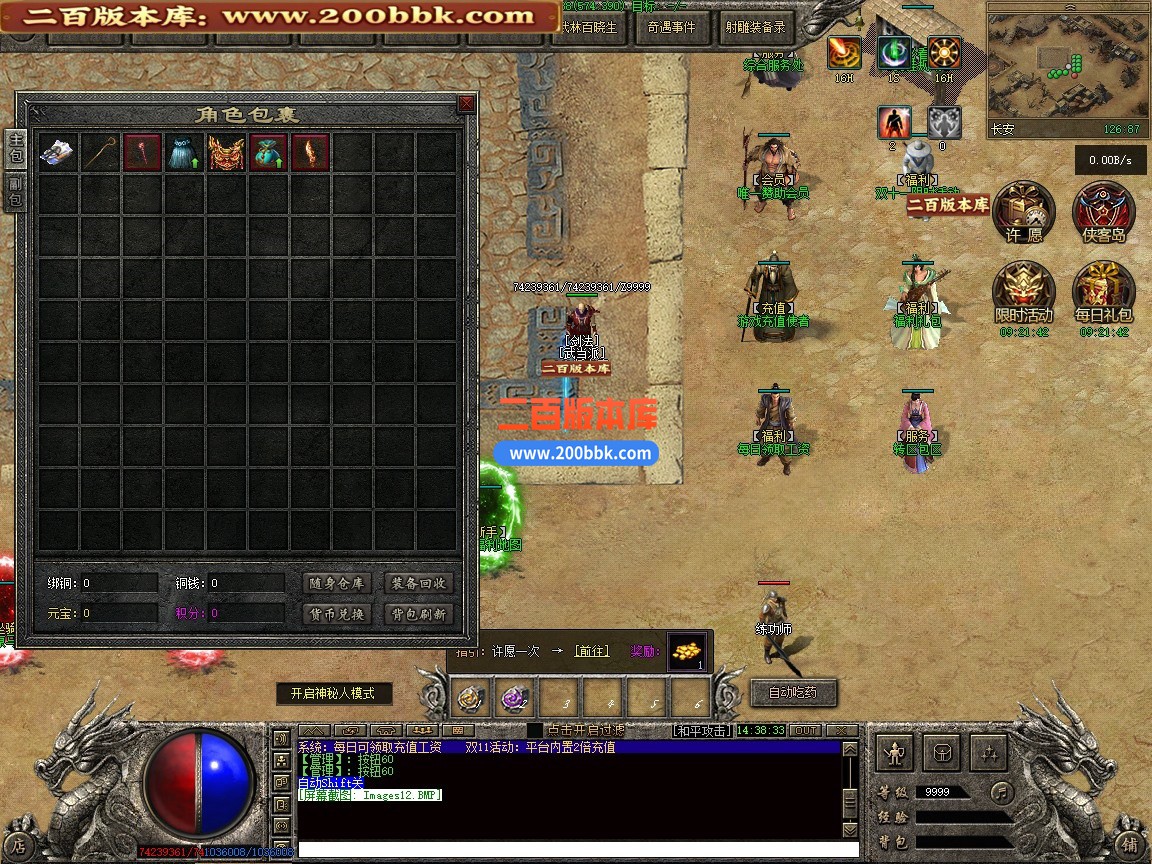
Task: Select the teal pouch item in the bag
Action: coord(268,153)
